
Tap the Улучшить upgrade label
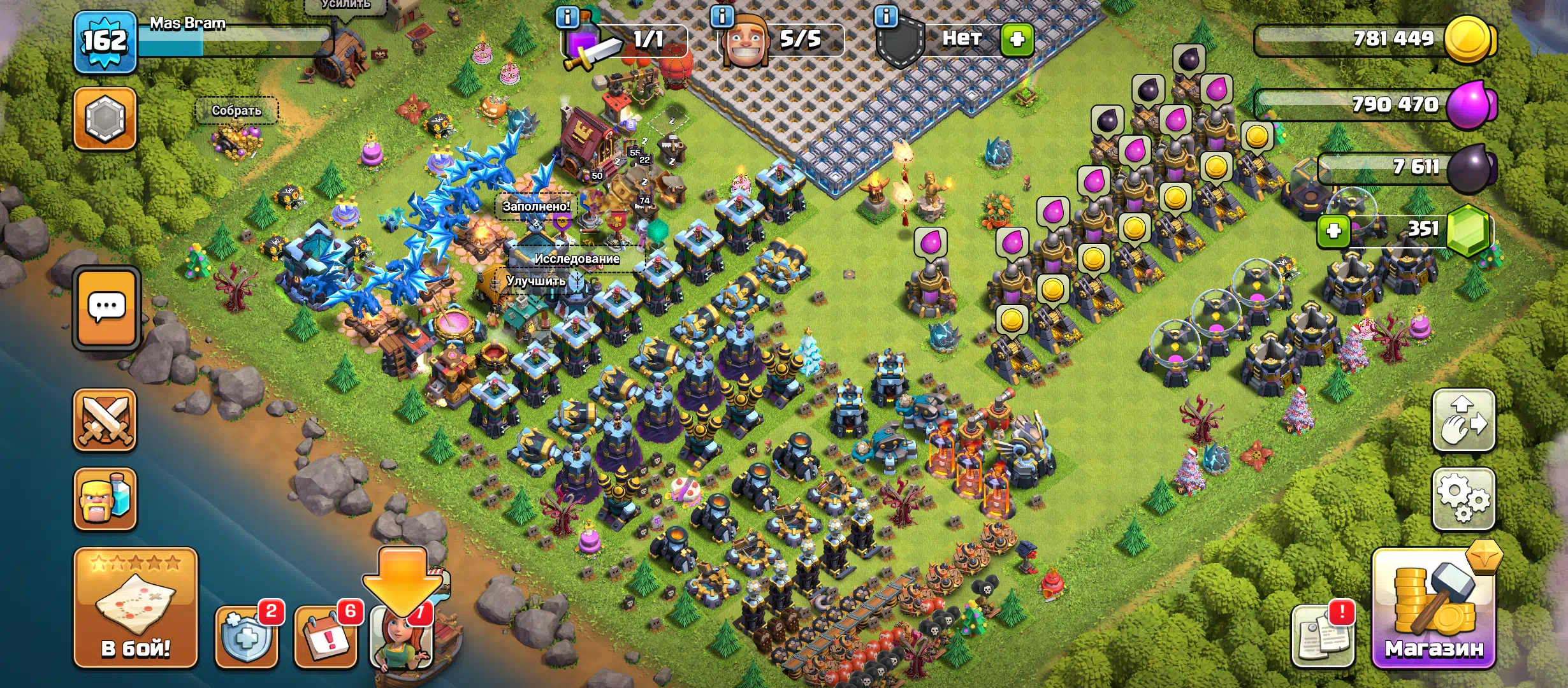[536, 281]
